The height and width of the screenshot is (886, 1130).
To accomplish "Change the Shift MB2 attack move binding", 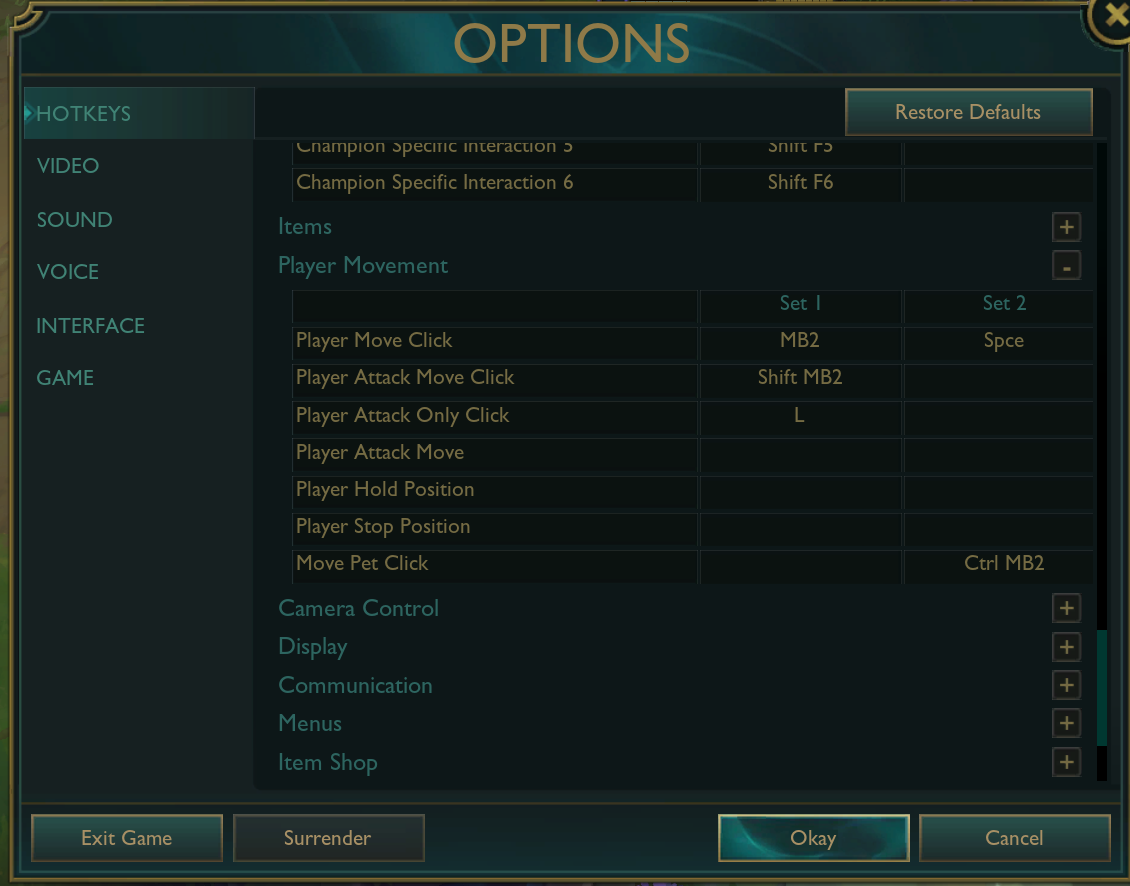I will pos(800,378).
